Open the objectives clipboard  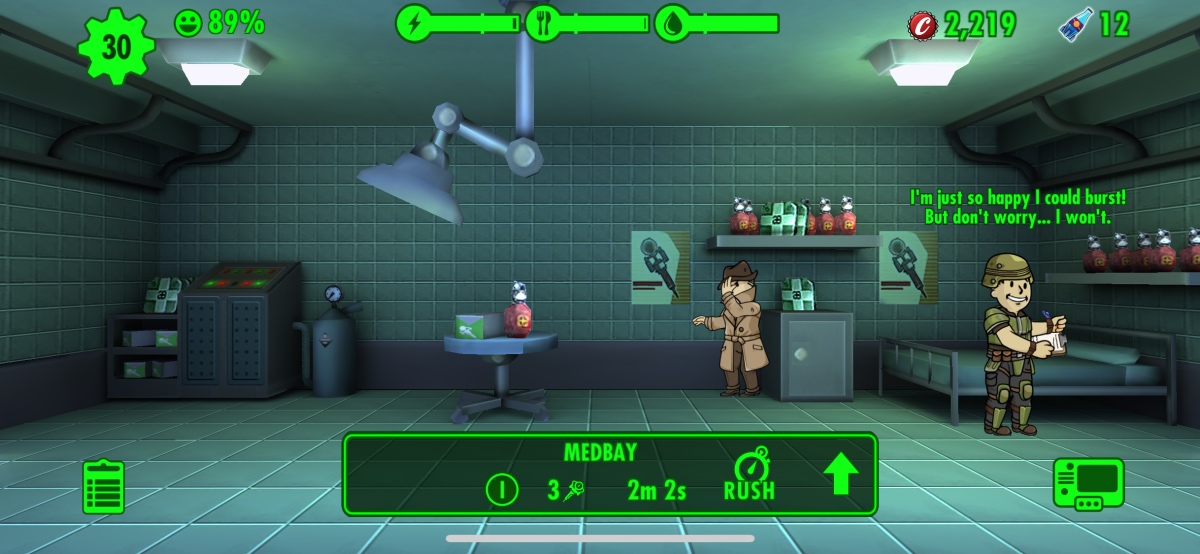[x=103, y=487]
